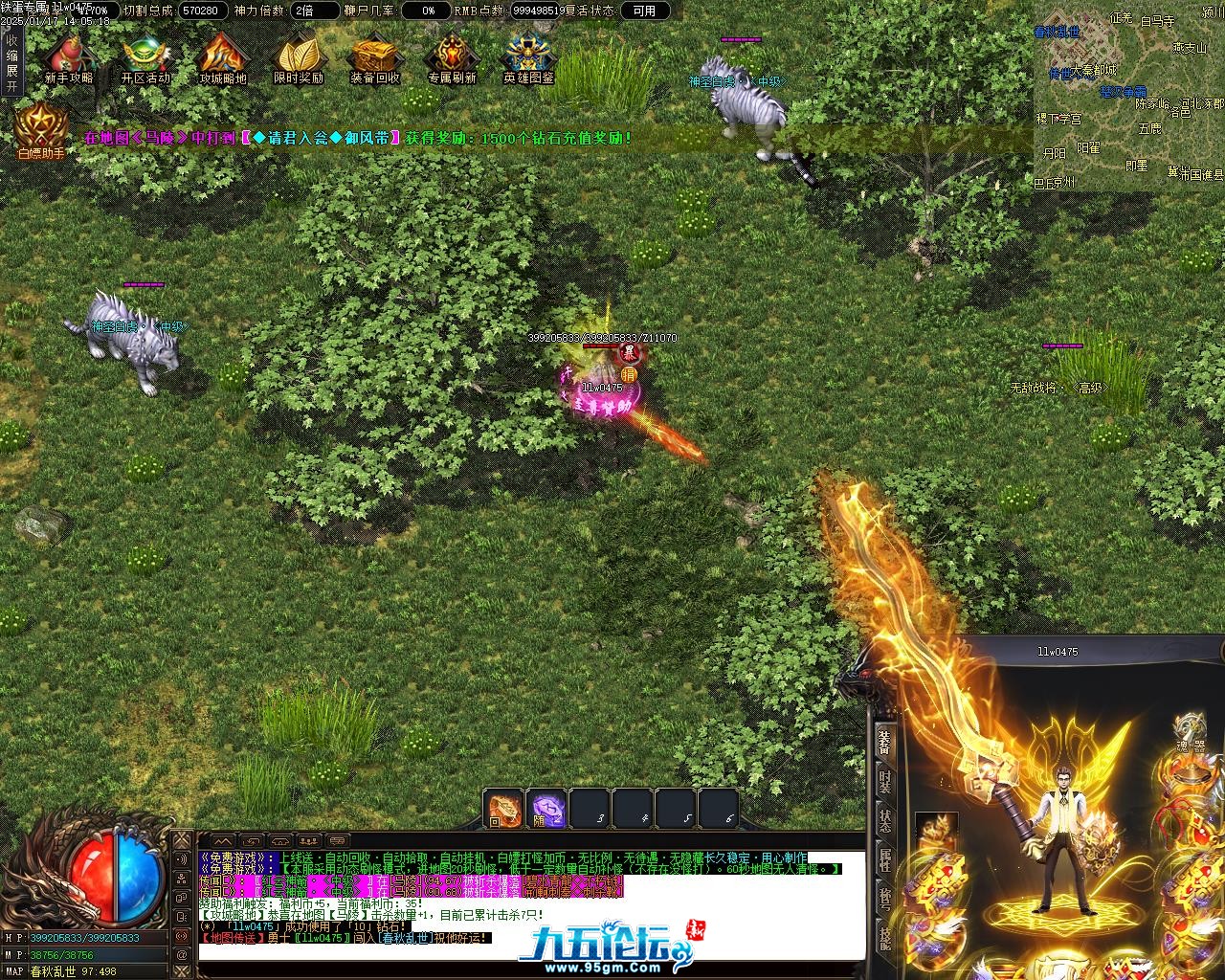The image size is (1225, 980).
Task: Open the 英雄图鉴 hero codex icon
Action: 528,57
